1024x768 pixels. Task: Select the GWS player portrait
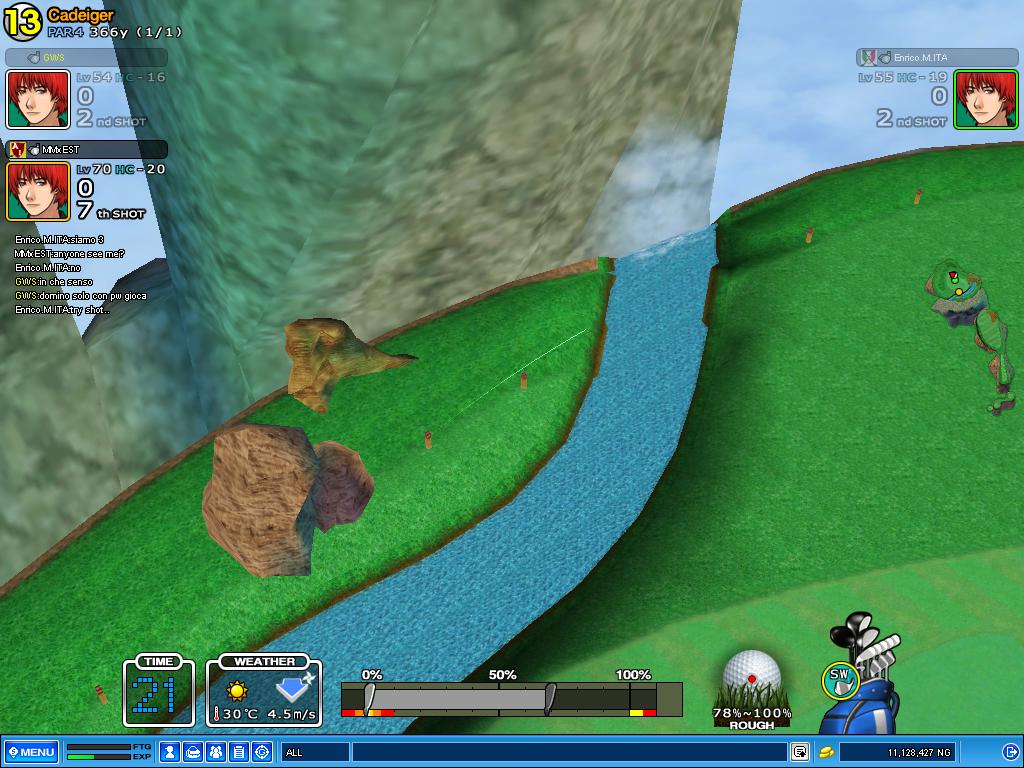pyautogui.click(x=38, y=99)
